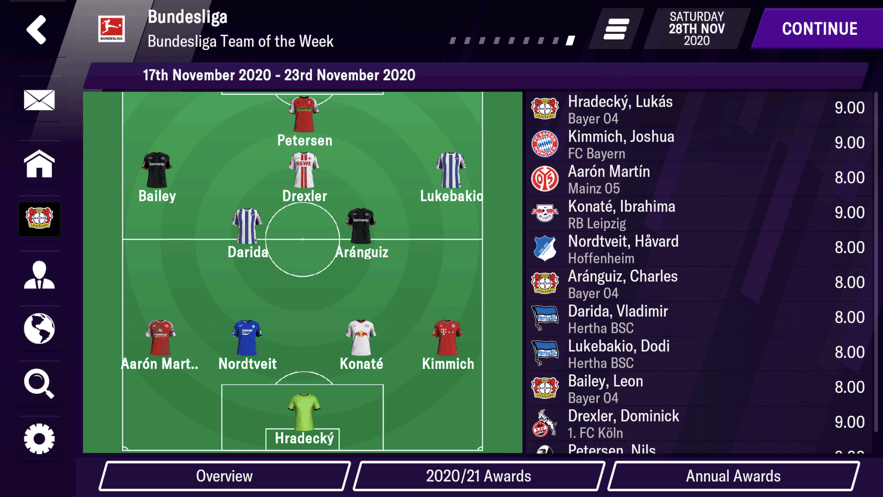Open the mail inbox icon
The height and width of the screenshot is (497, 883).
(x=39, y=100)
